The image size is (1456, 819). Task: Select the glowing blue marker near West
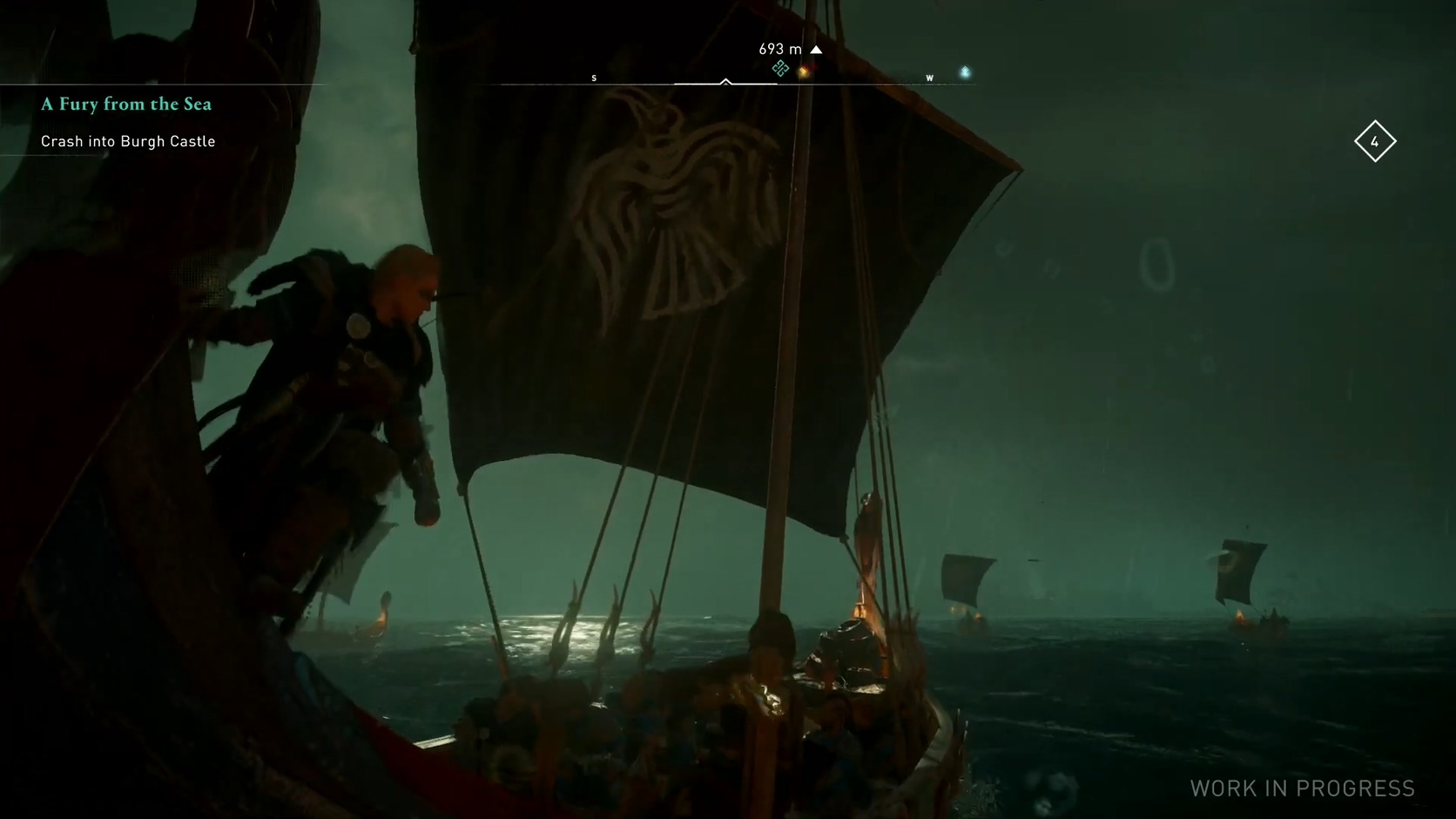(x=965, y=72)
